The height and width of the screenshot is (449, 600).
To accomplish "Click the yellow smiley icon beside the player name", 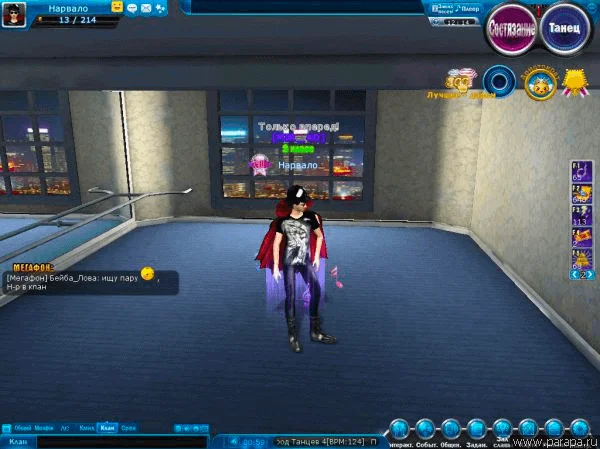I will [x=117, y=7].
